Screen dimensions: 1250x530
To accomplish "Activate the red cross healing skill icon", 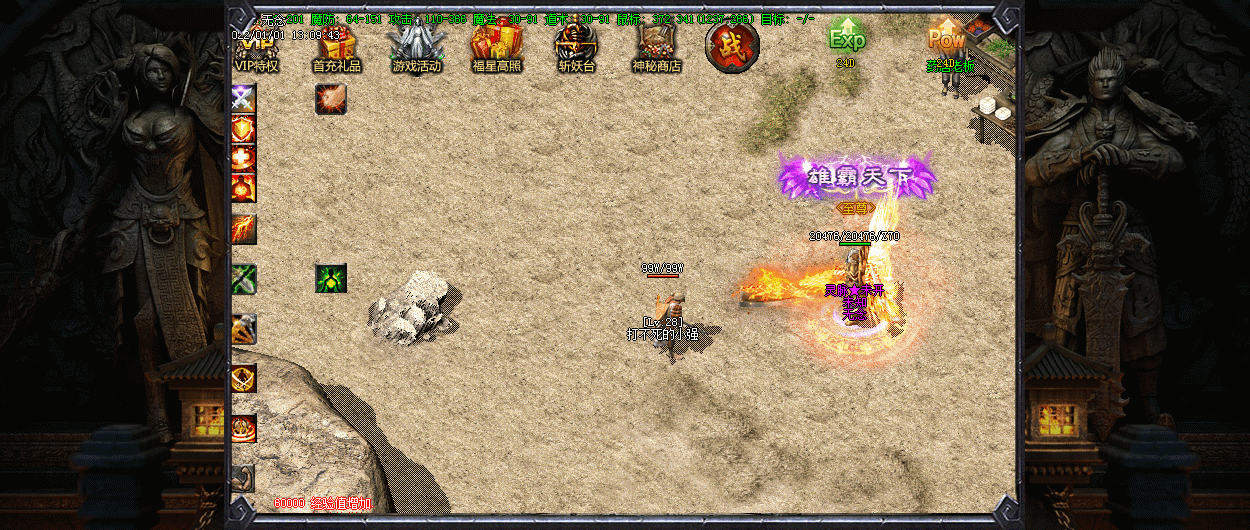I will pyautogui.click(x=244, y=158).
